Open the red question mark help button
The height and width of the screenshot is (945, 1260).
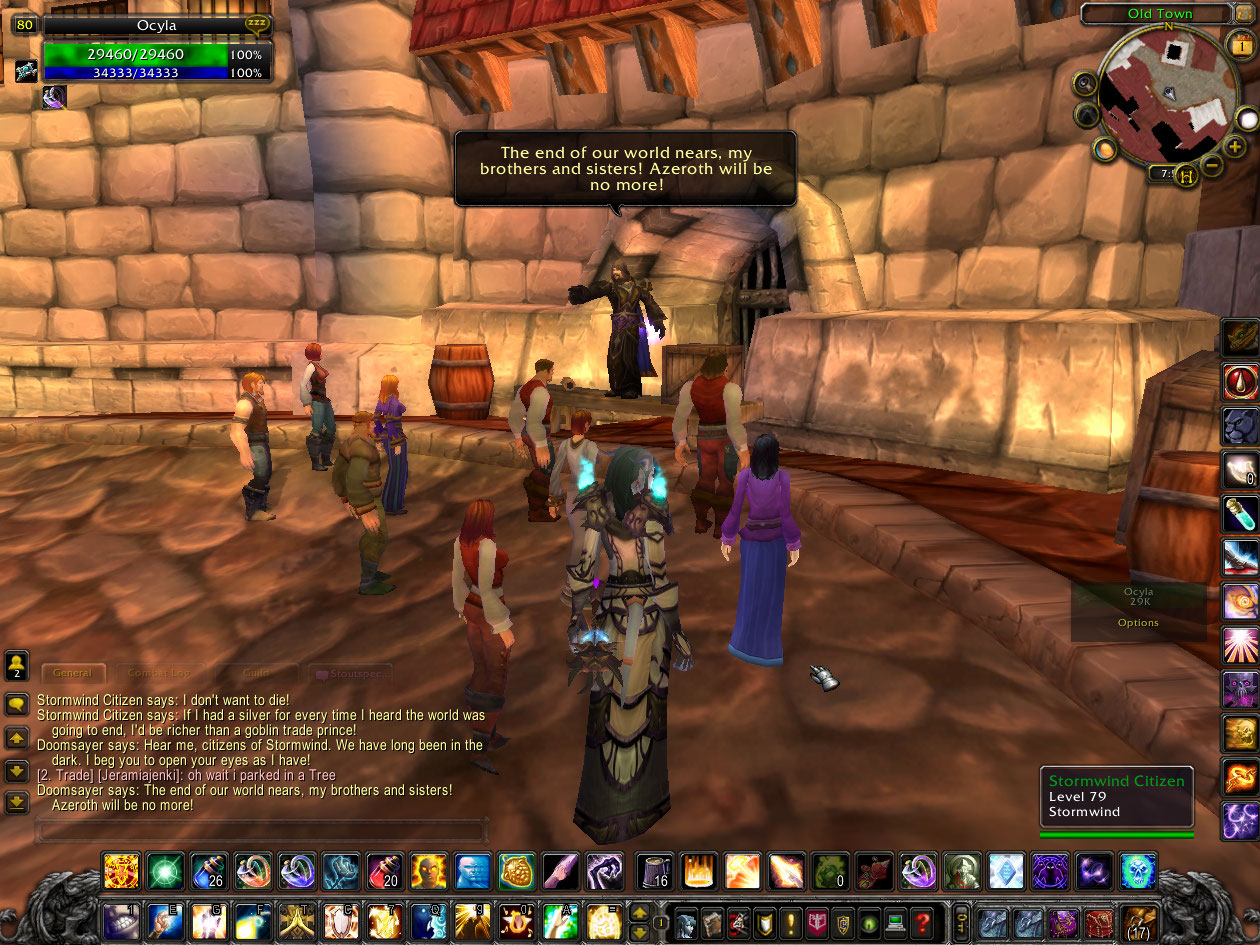point(922,921)
